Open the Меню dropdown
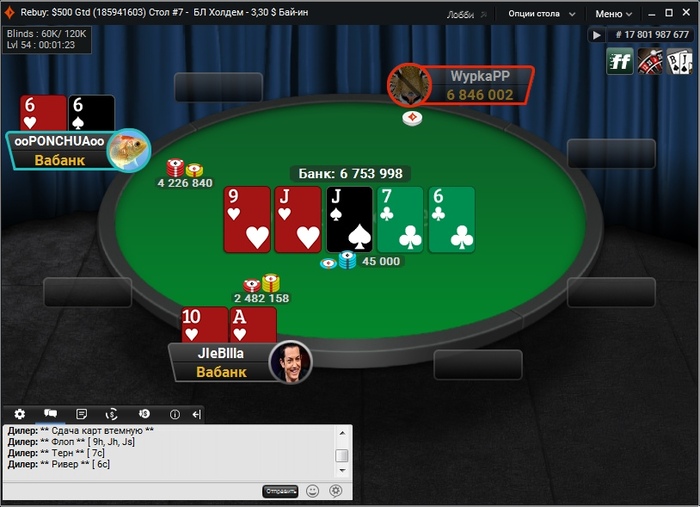This screenshot has height=507, width=700. pos(614,14)
